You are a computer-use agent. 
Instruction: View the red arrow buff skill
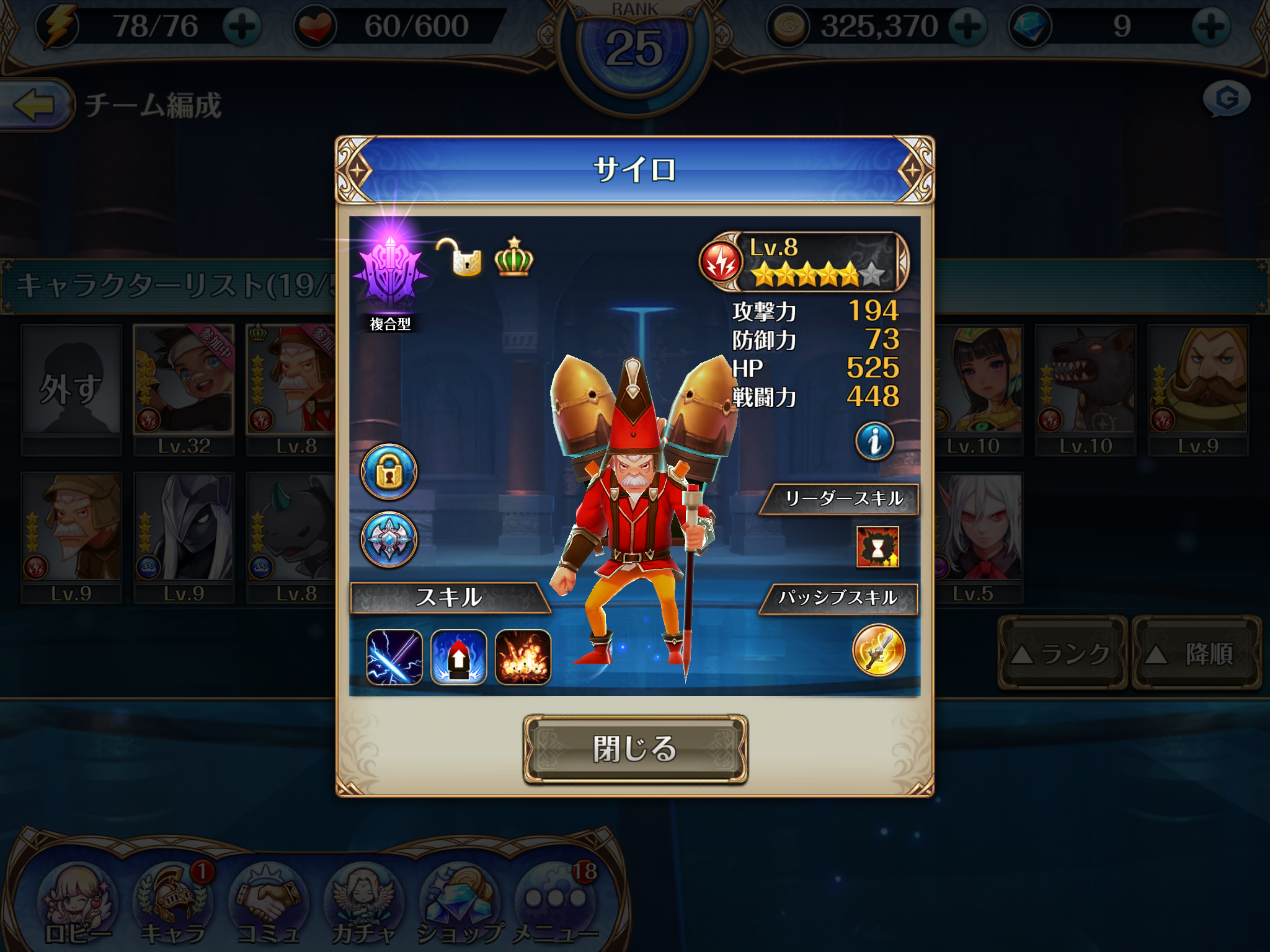click(459, 657)
